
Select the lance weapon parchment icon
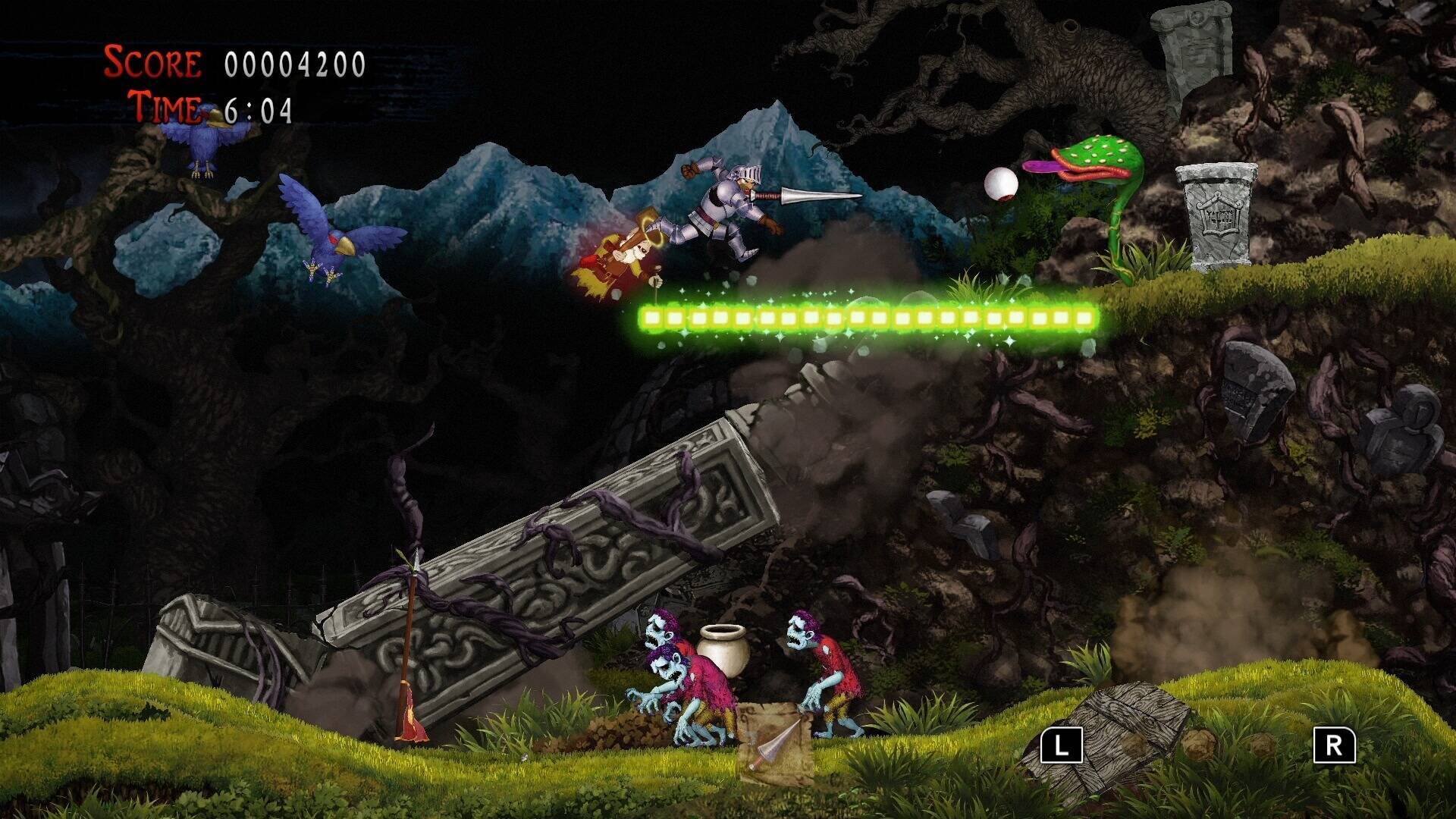click(x=774, y=742)
